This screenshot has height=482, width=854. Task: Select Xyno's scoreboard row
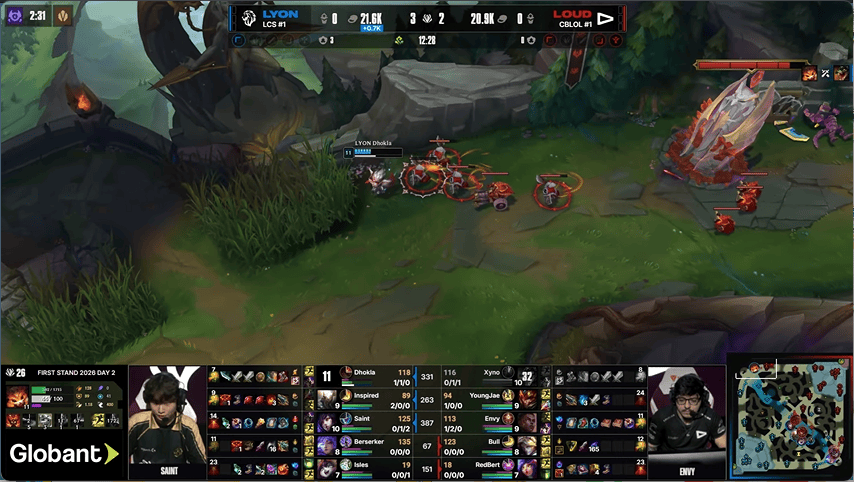pos(490,376)
